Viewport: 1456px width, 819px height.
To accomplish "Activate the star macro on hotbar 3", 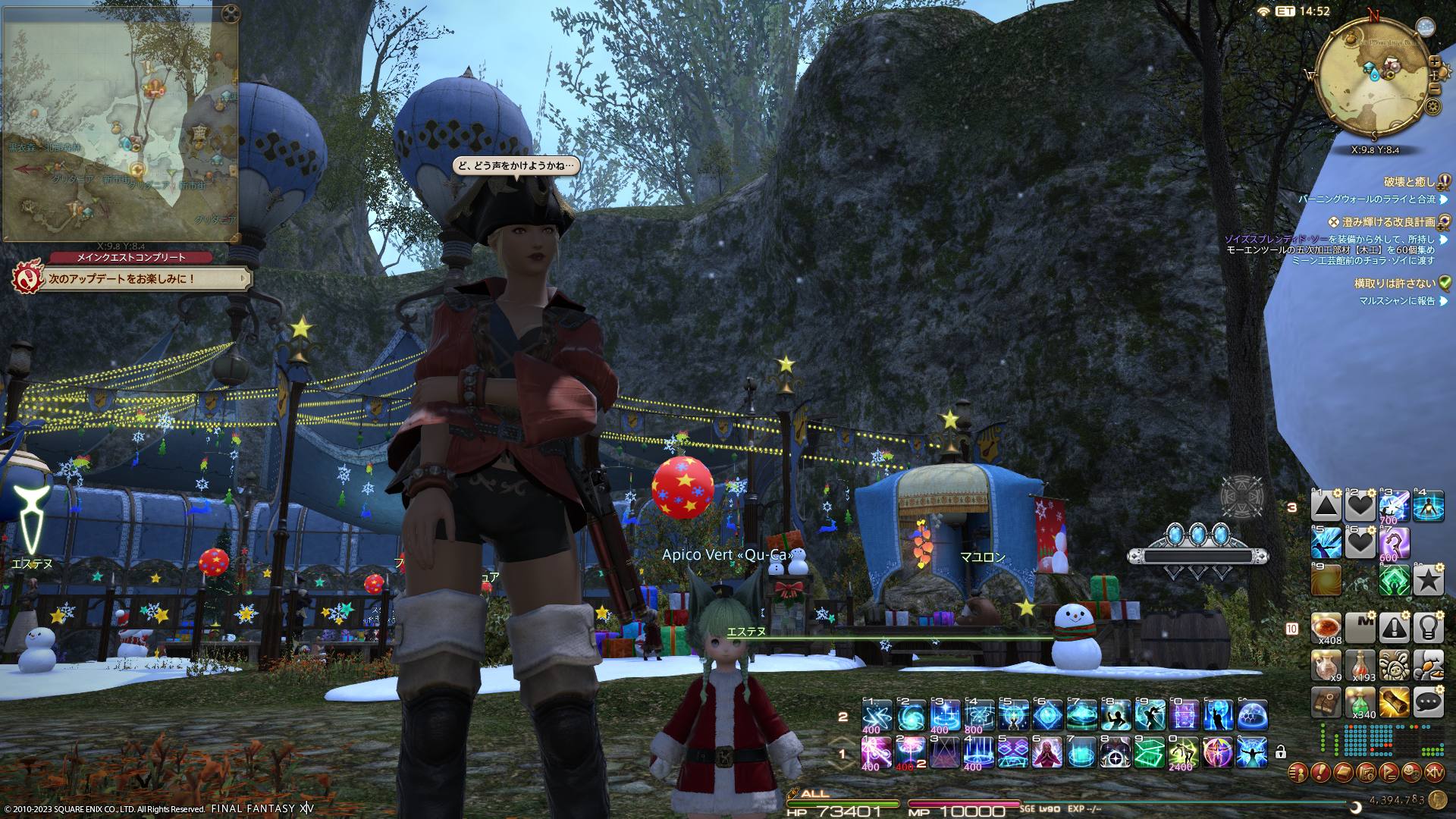I will [x=1428, y=581].
